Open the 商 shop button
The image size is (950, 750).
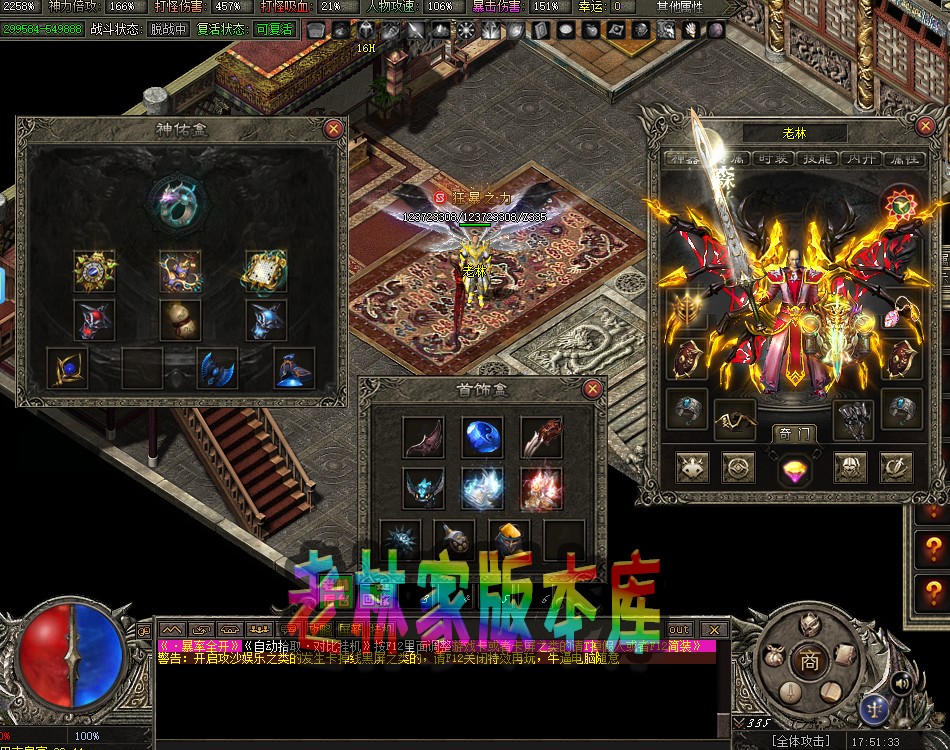click(x=804, y=661)
